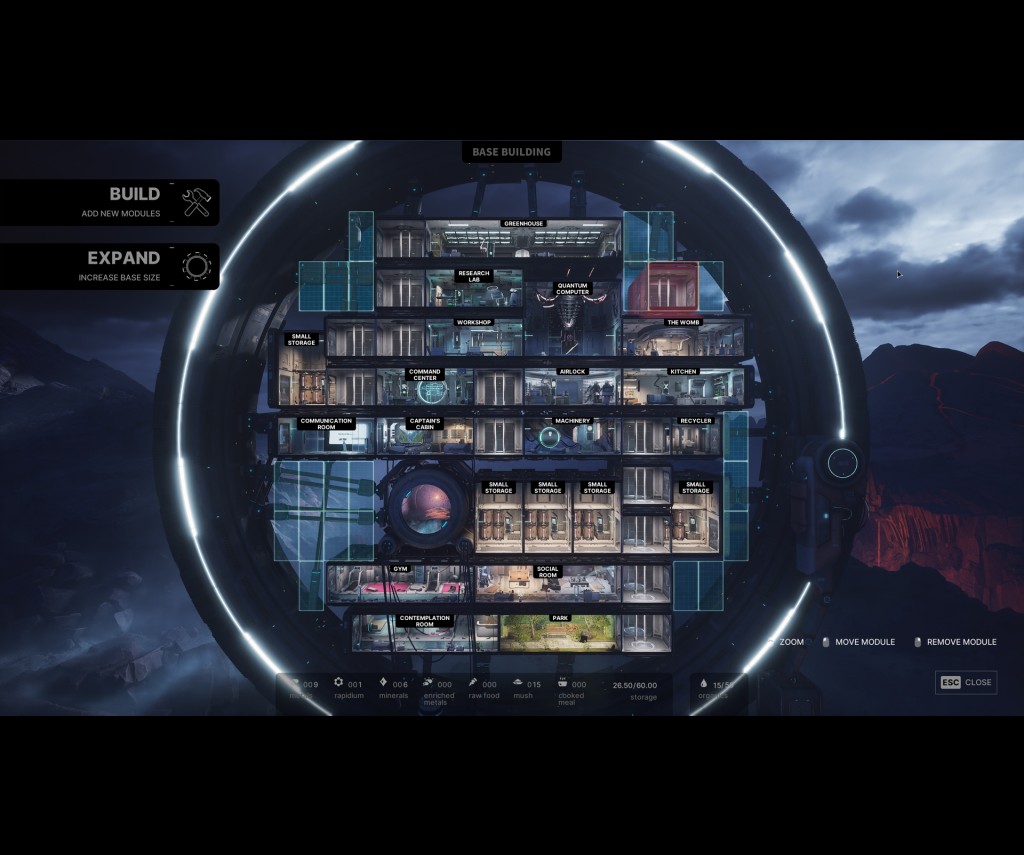The width and height of the screenshot is (1024, 855).
Task: Choose the Social Room module
Action: point(547,583)
